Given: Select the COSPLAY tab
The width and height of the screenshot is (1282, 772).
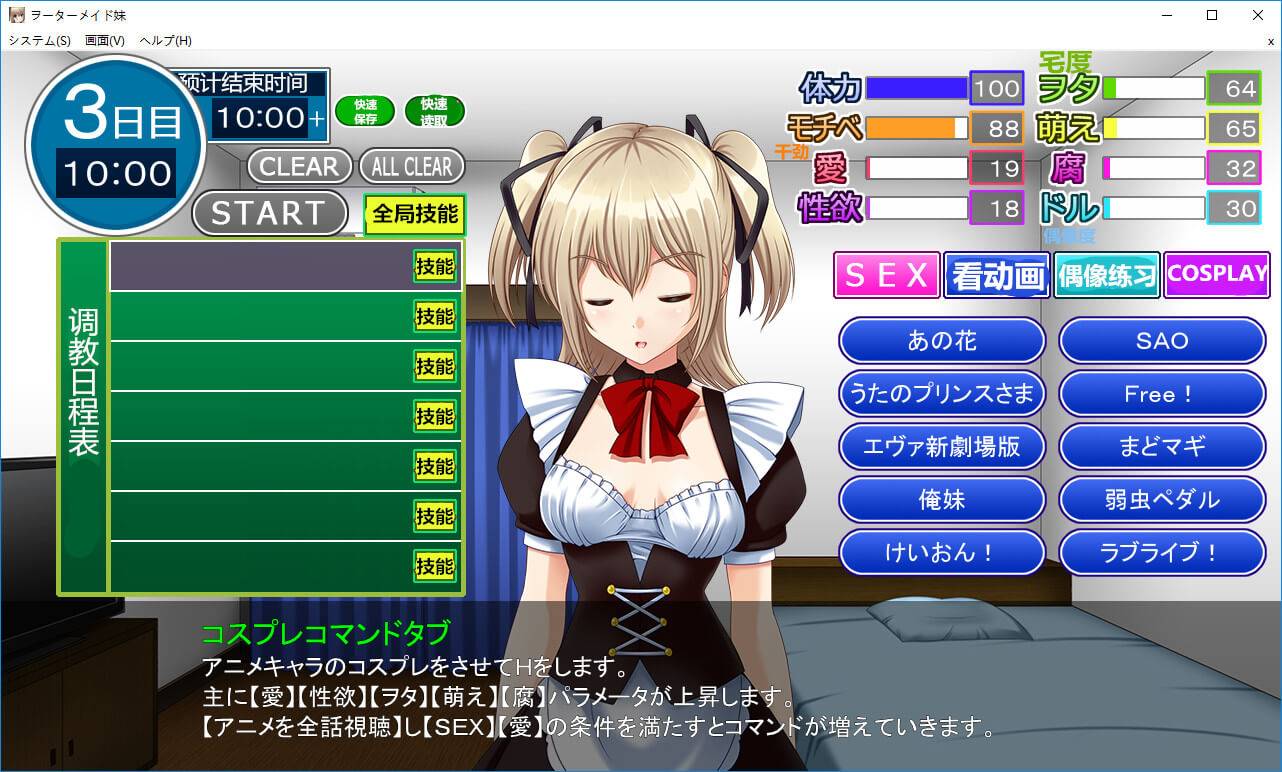Looking at the screenshot, I should [1216, 274].
